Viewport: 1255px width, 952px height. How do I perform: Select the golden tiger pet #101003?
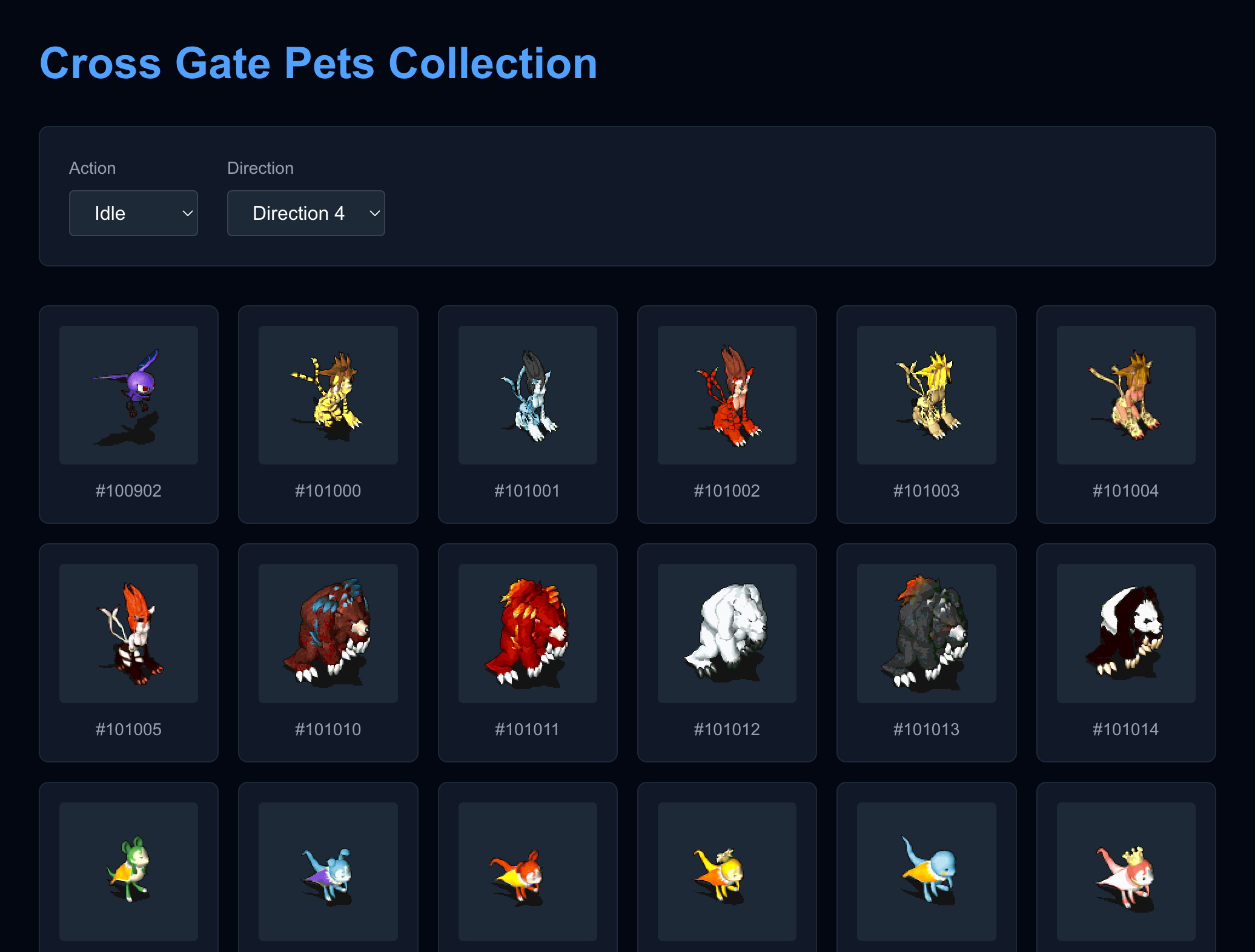[x=926, y=395]
